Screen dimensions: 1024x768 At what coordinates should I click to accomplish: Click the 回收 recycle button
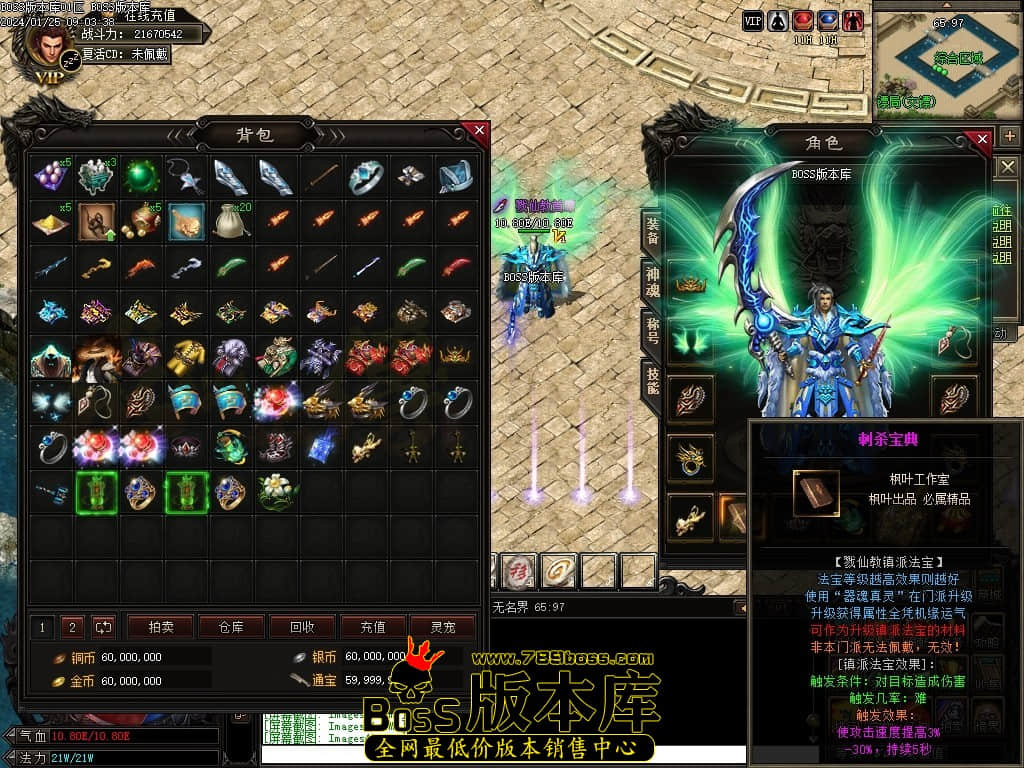coord(302,627)
